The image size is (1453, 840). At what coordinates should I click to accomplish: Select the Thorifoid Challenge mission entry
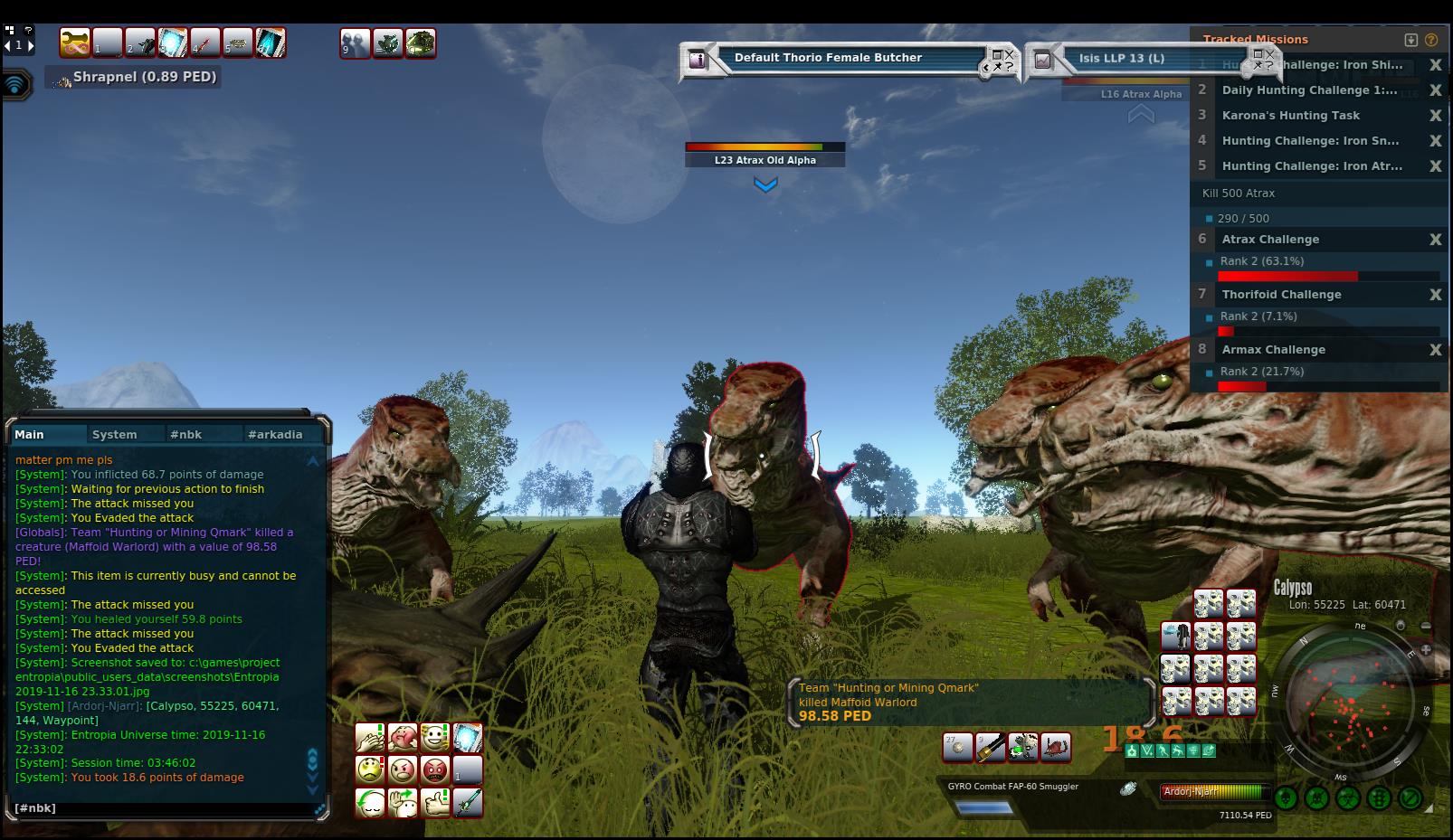pyautogui.click(x=1281, y=295)
